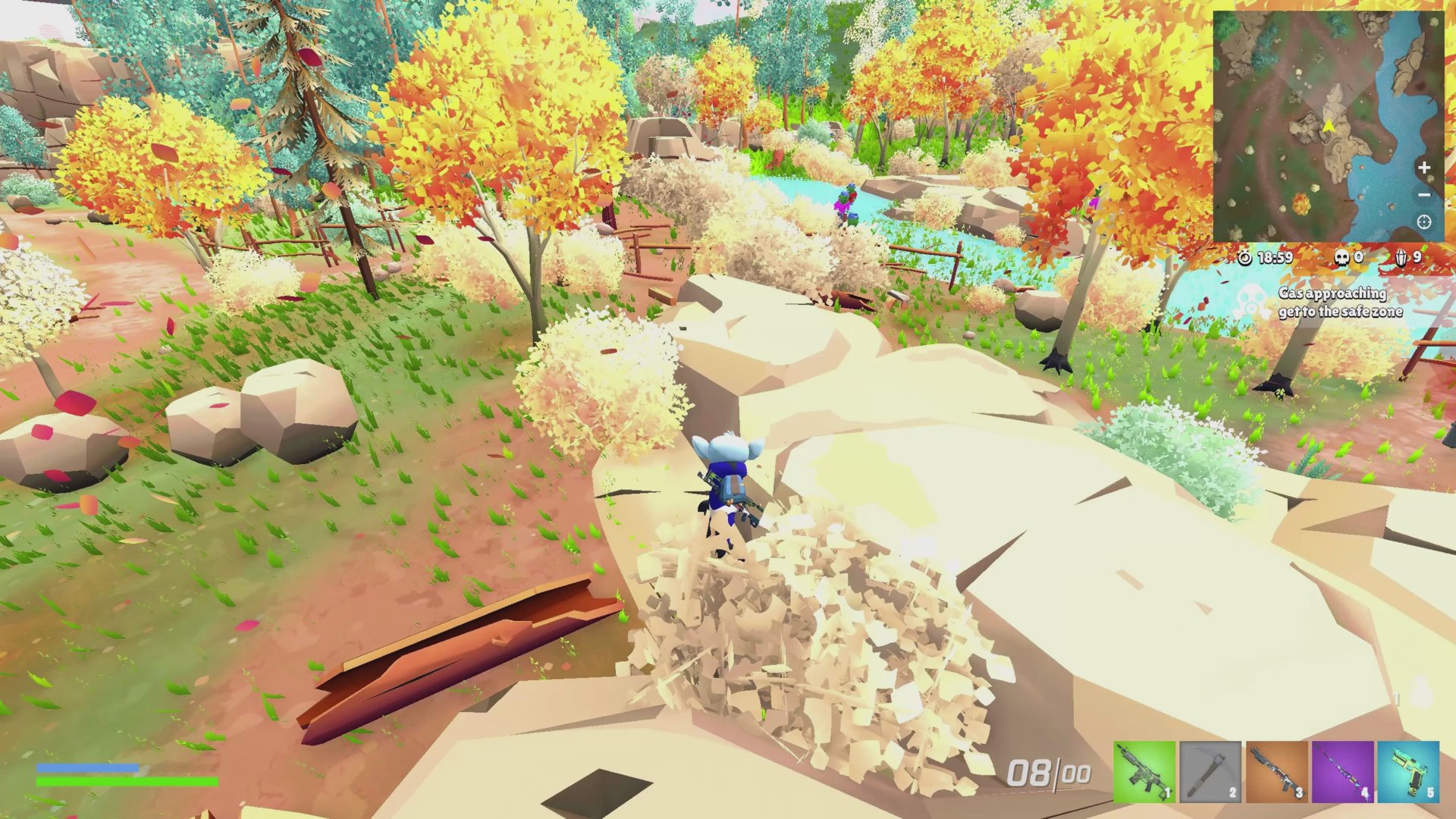Select the green assault rifle slot

point(1144,771)
